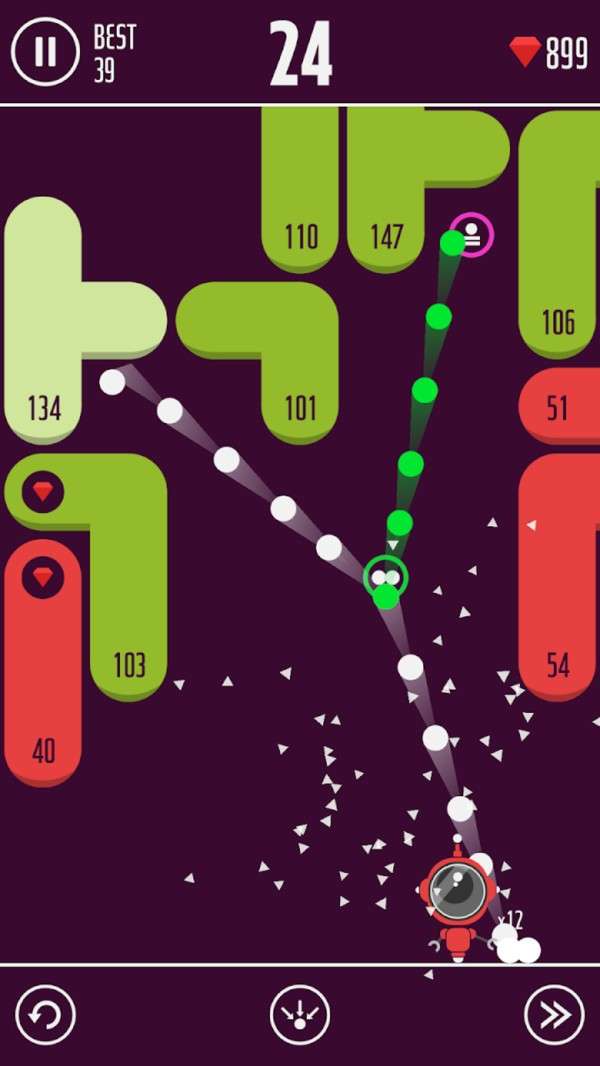Speed up with the fast-forward button
The width and height of the screenshot is (600, 1066).
(x=554, y=1015)
